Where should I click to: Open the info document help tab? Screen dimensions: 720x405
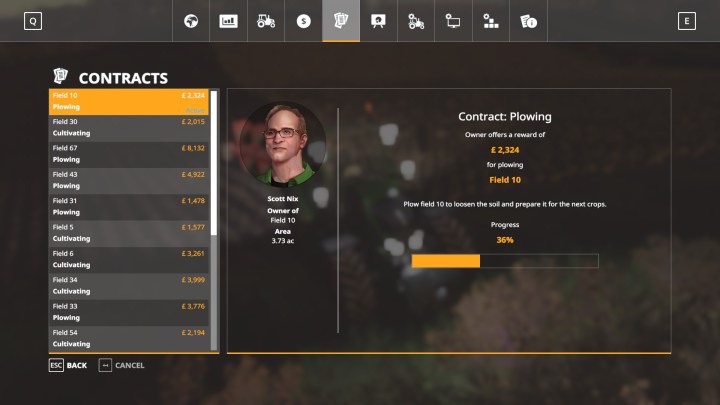(528, 21)
